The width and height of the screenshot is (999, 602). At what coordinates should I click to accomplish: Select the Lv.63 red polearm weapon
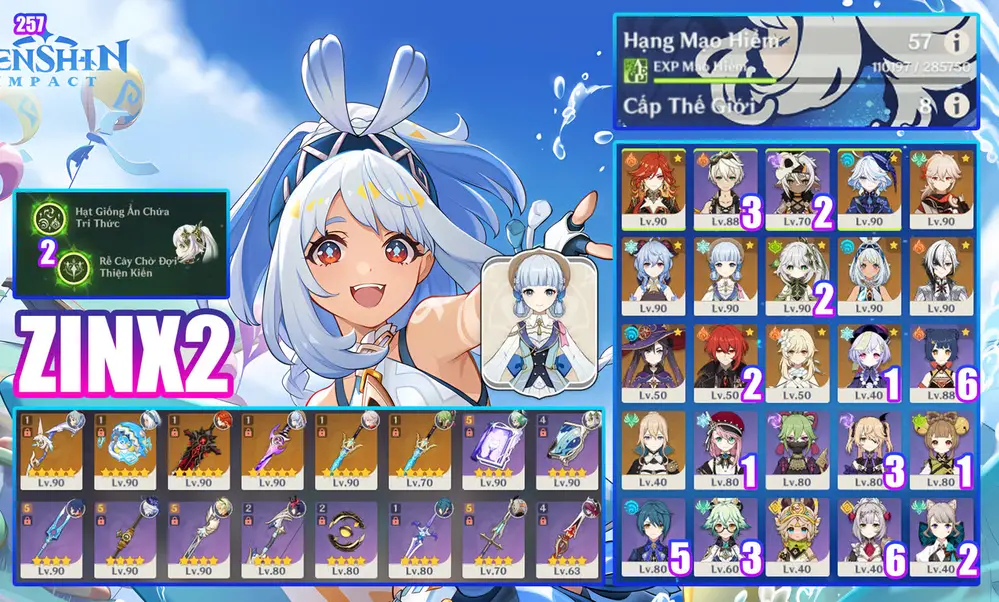[x=566, y=541]
